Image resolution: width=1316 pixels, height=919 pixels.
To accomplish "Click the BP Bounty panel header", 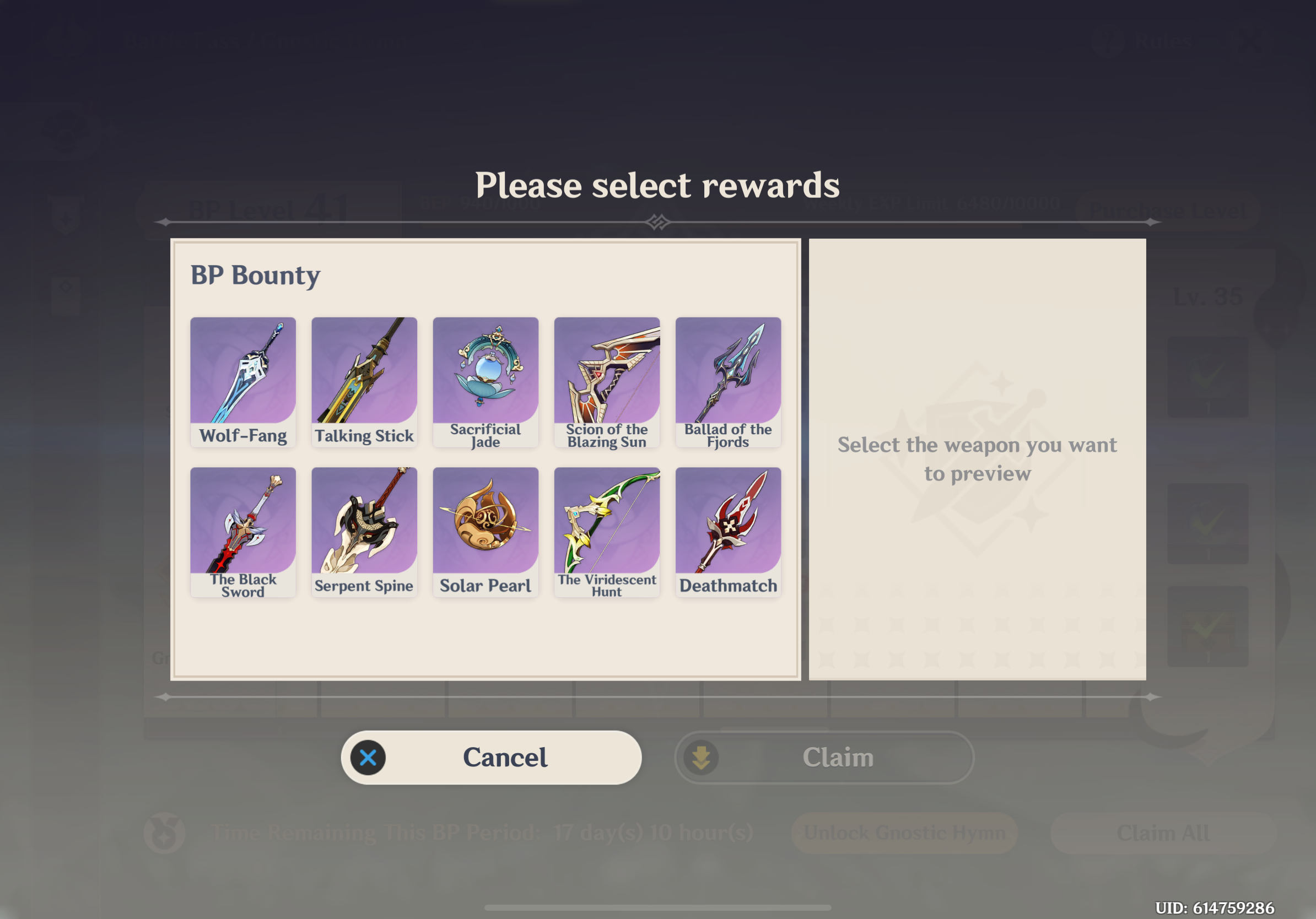I will point(256,275).
